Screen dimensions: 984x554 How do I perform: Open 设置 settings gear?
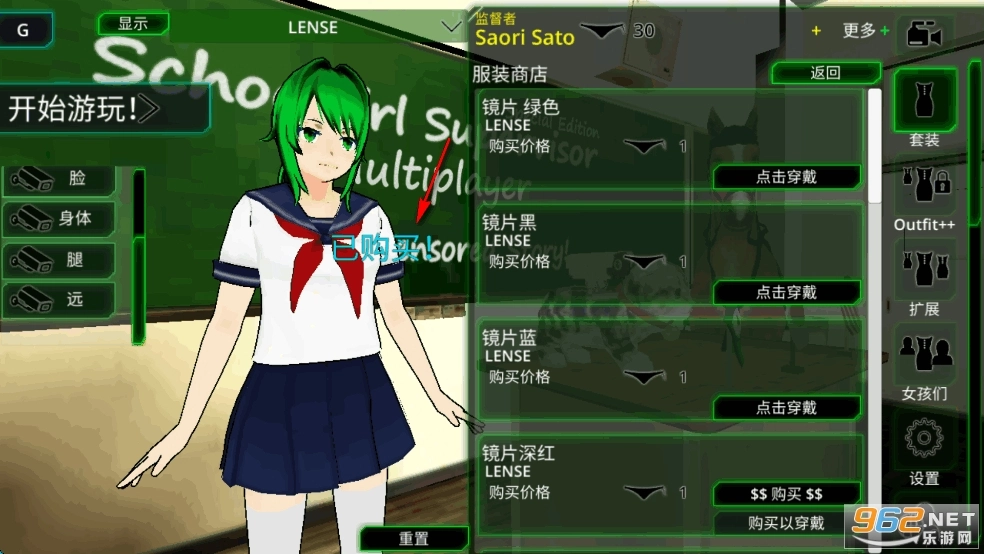[x=924, y=450]
